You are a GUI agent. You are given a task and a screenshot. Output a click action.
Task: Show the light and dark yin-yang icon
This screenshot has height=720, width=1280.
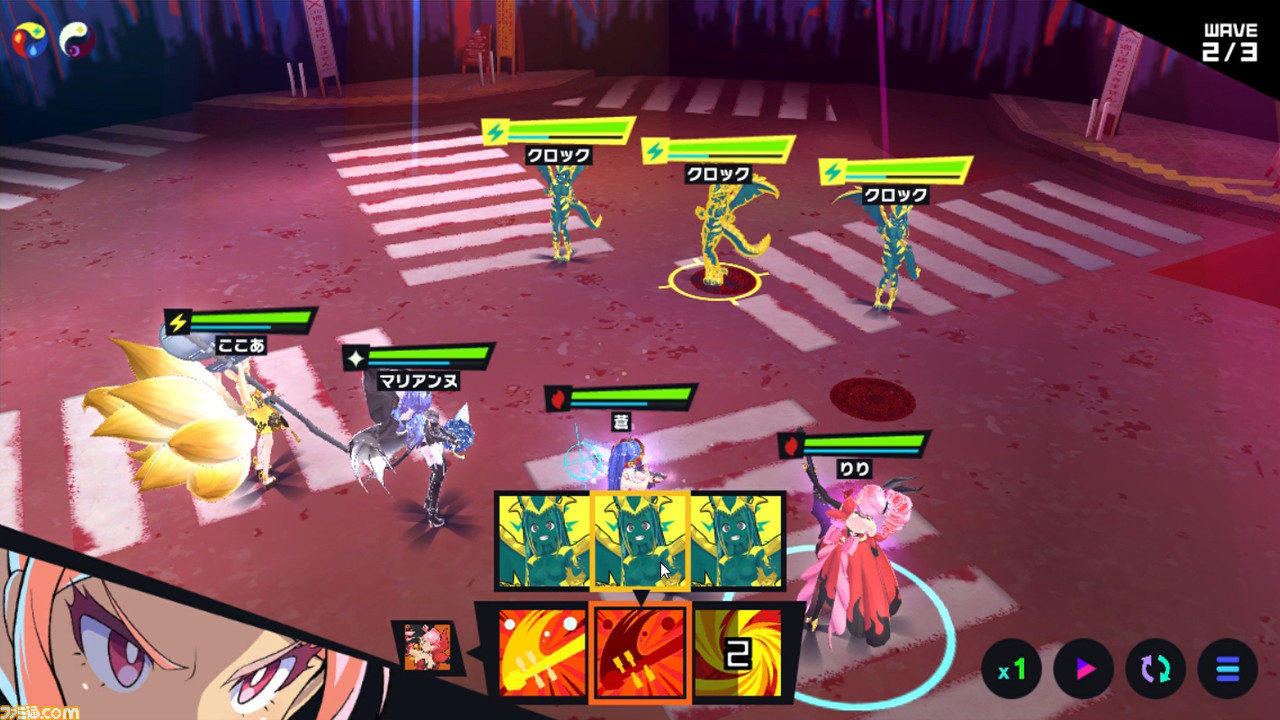77,39
